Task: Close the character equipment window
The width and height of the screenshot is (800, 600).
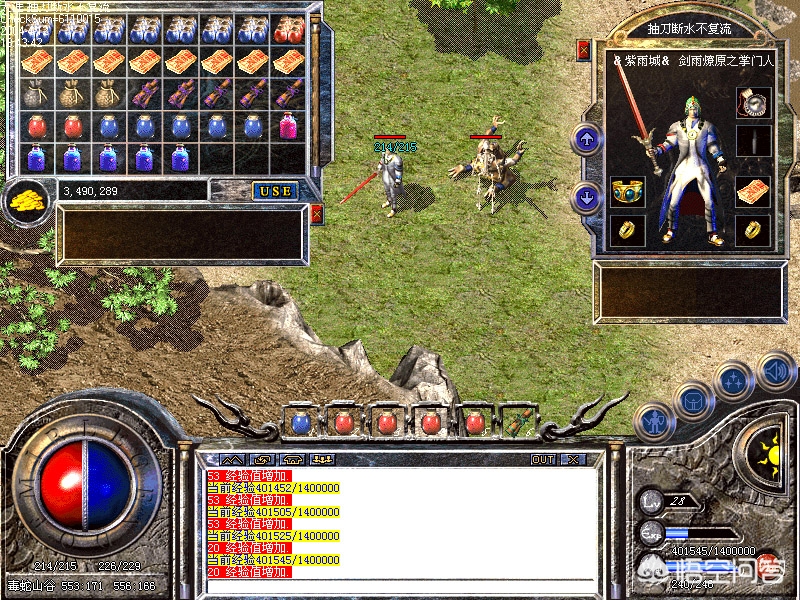Action: tap(584, 48)
